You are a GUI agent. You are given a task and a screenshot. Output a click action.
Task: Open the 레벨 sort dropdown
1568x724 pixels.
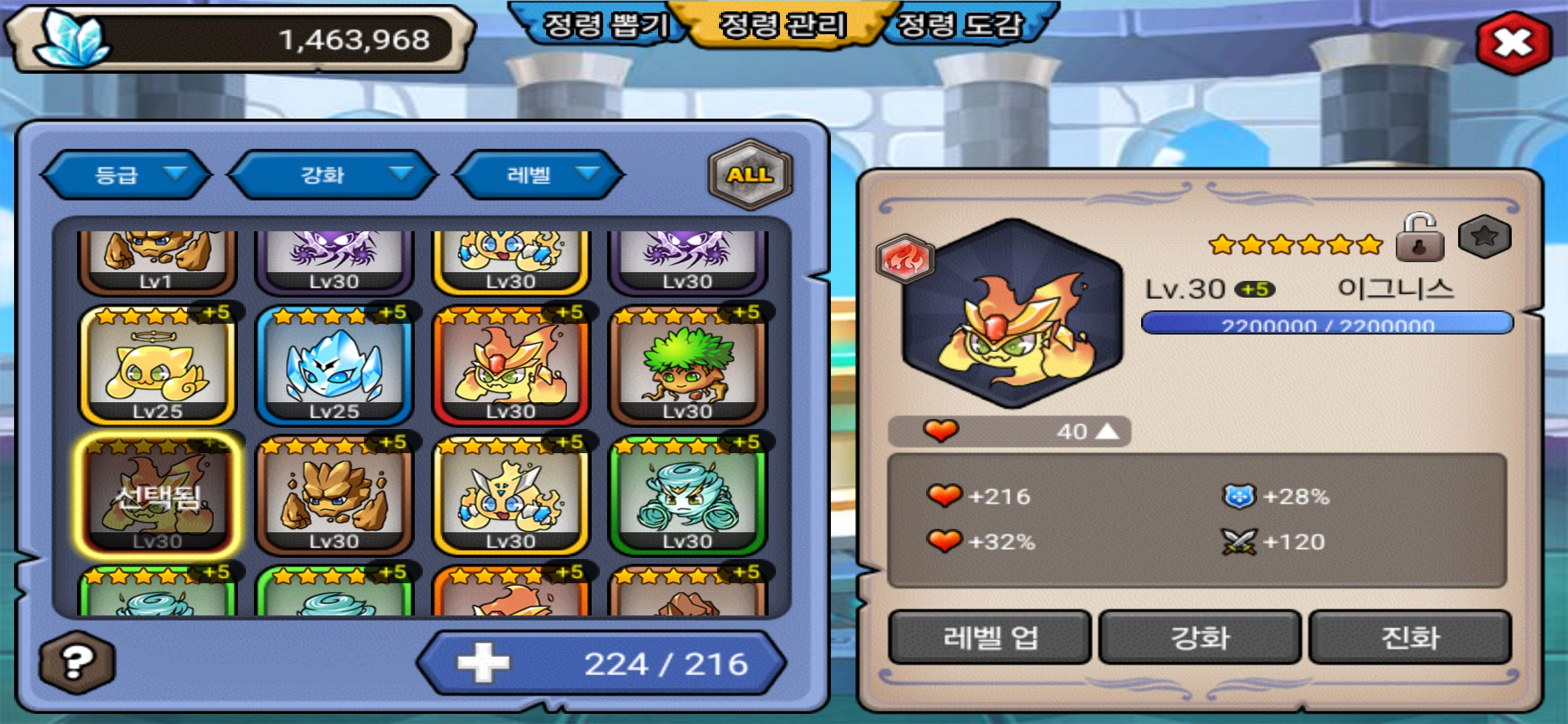click(x=539, y=174)
